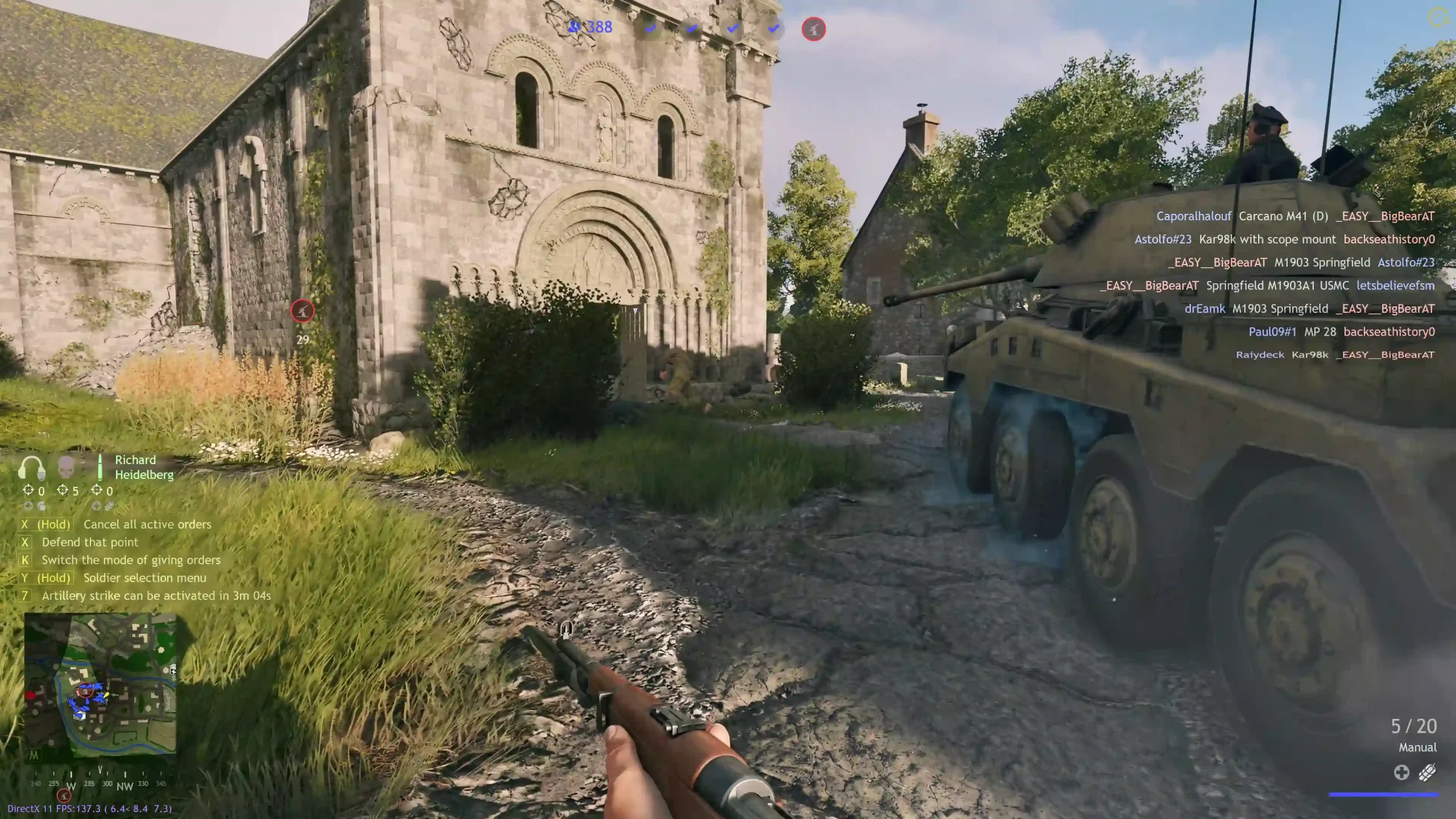Click the headphones squad member icon
The image size is (1456, 819).
(32, 468)
